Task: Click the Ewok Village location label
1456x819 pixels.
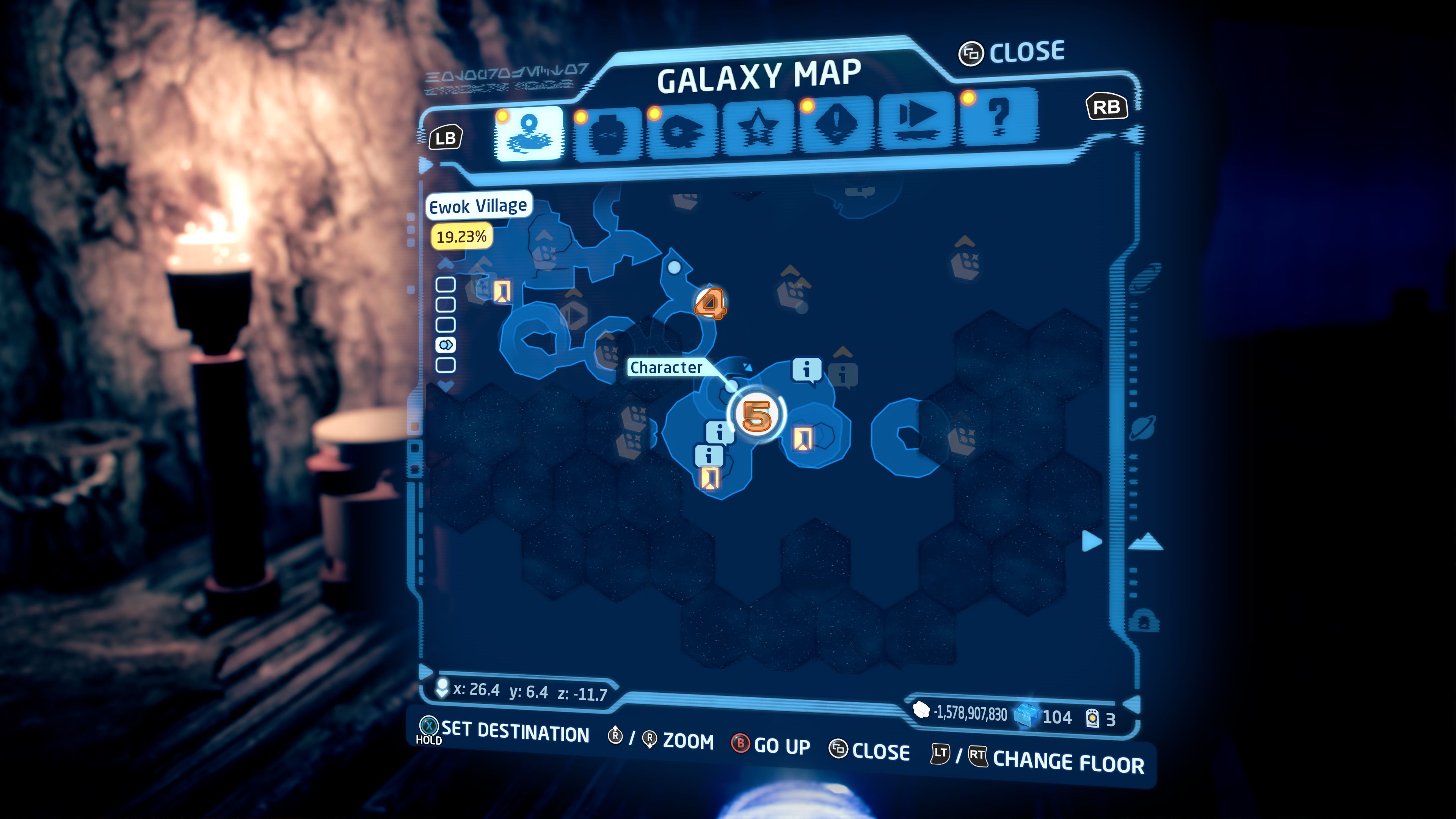Action: pos(478,206)
